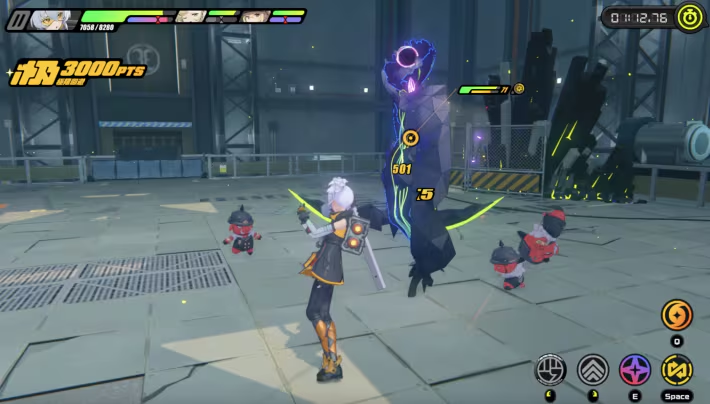Trigger the chevron dodge button
The image size is (710, 404).
point(593,370)
